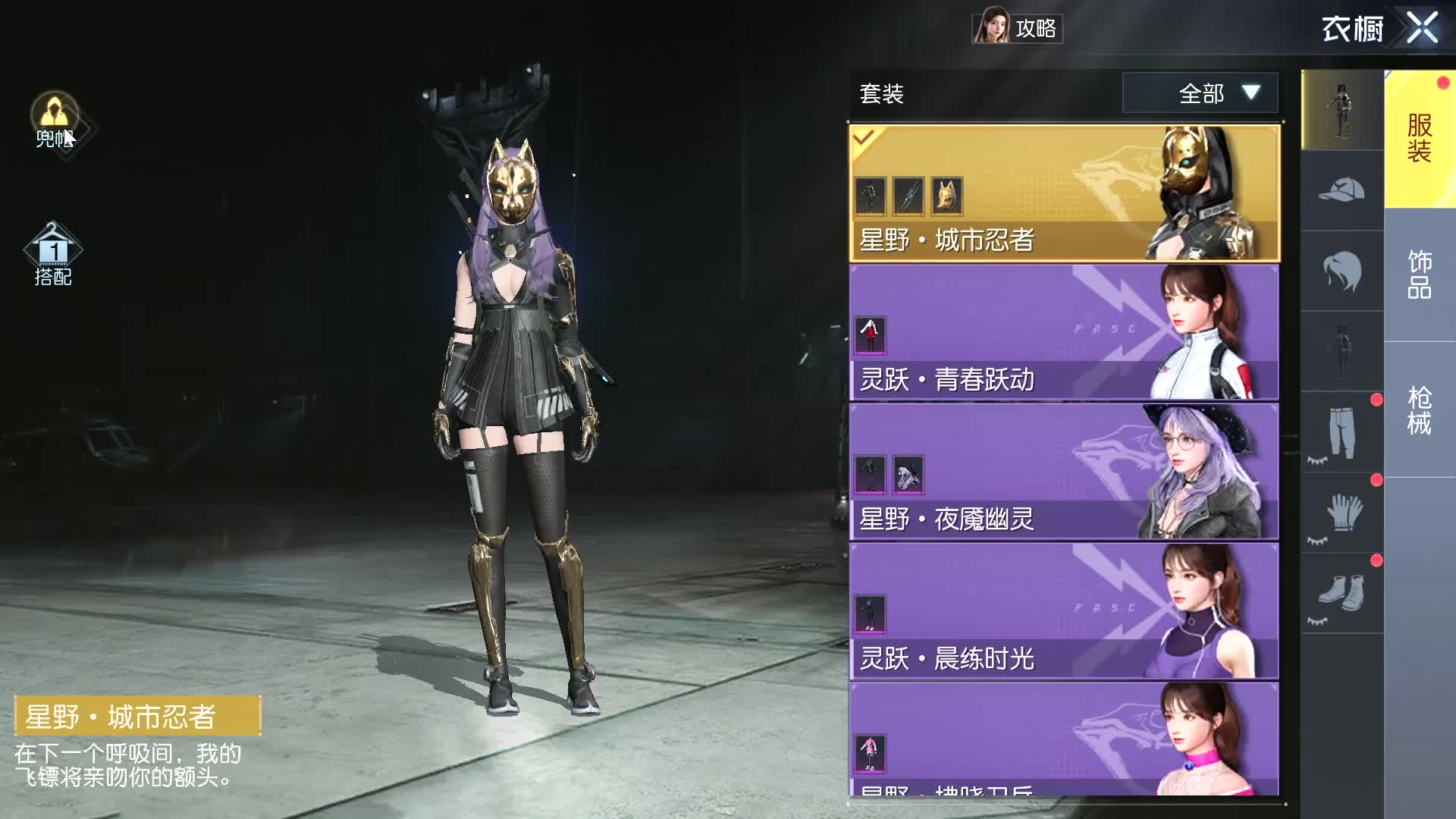Show the gloves category

tap(1341, 513)
